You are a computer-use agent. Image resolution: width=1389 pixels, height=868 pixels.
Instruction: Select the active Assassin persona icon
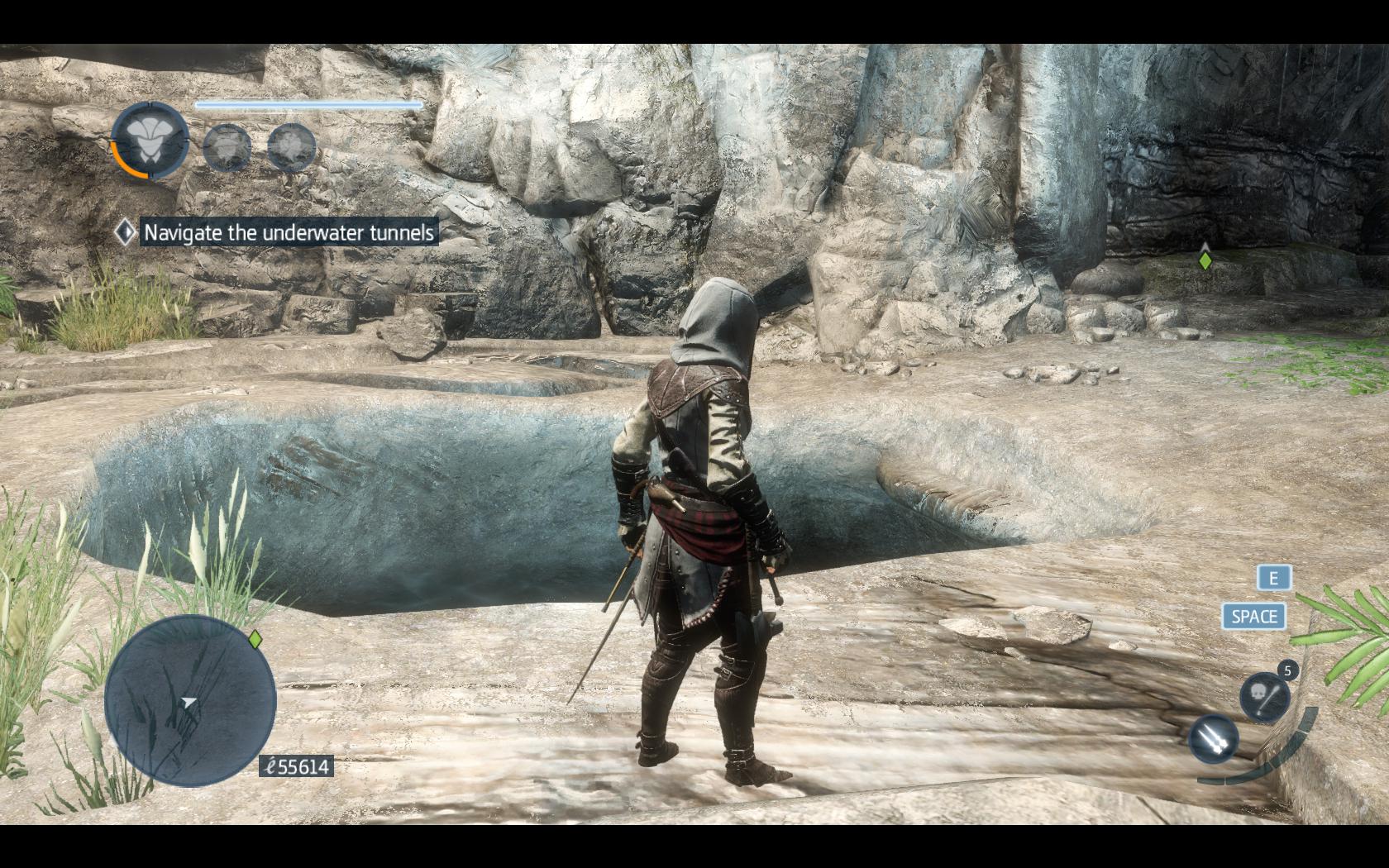[x=150, y=141]
